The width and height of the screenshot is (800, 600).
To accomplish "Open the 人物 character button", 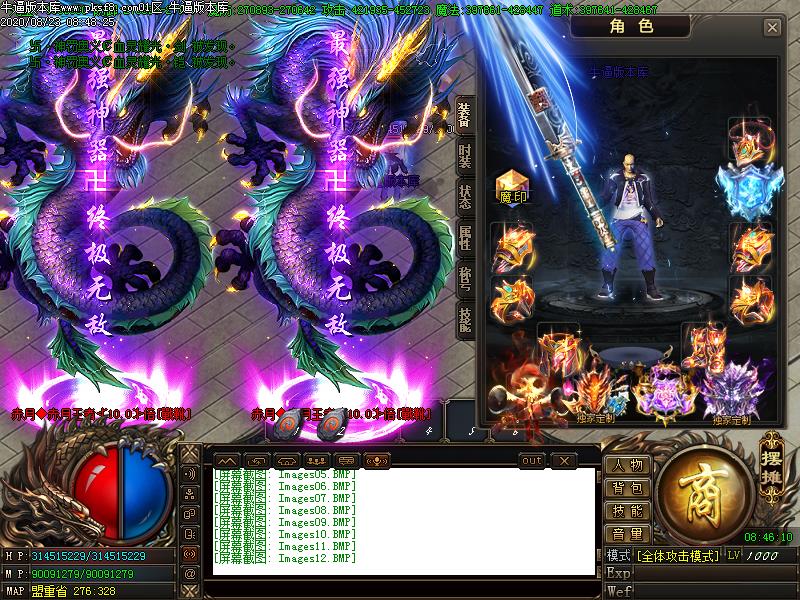I will point(628,465).
